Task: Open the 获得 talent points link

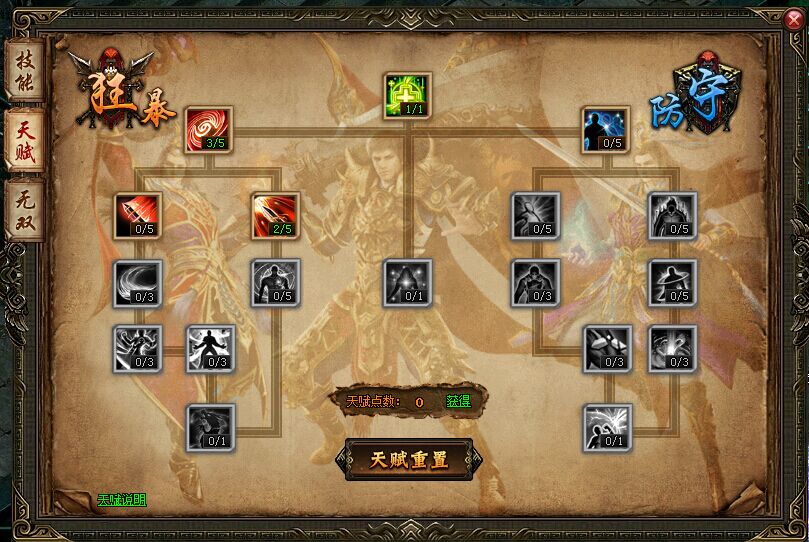Action: (458, 401)
